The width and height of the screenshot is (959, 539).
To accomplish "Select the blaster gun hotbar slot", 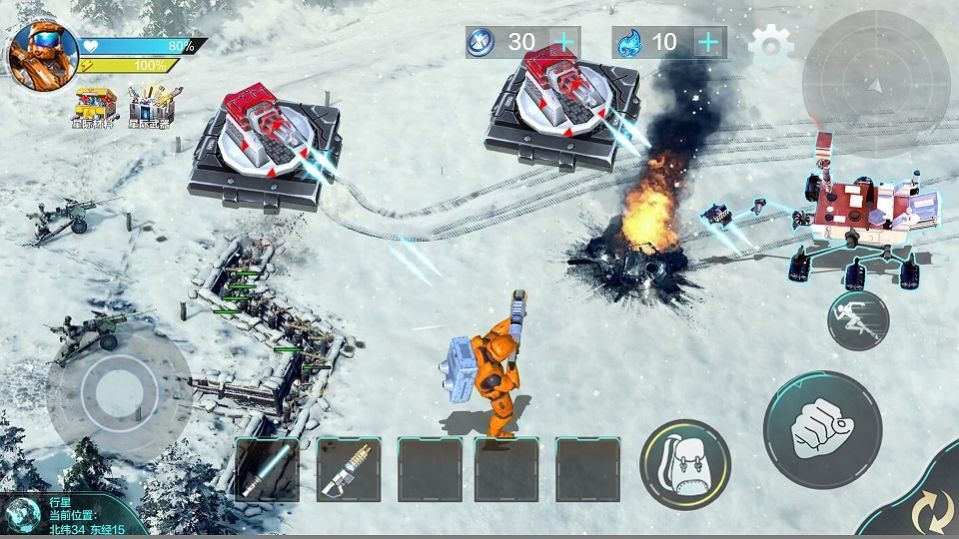I will 349,469.
